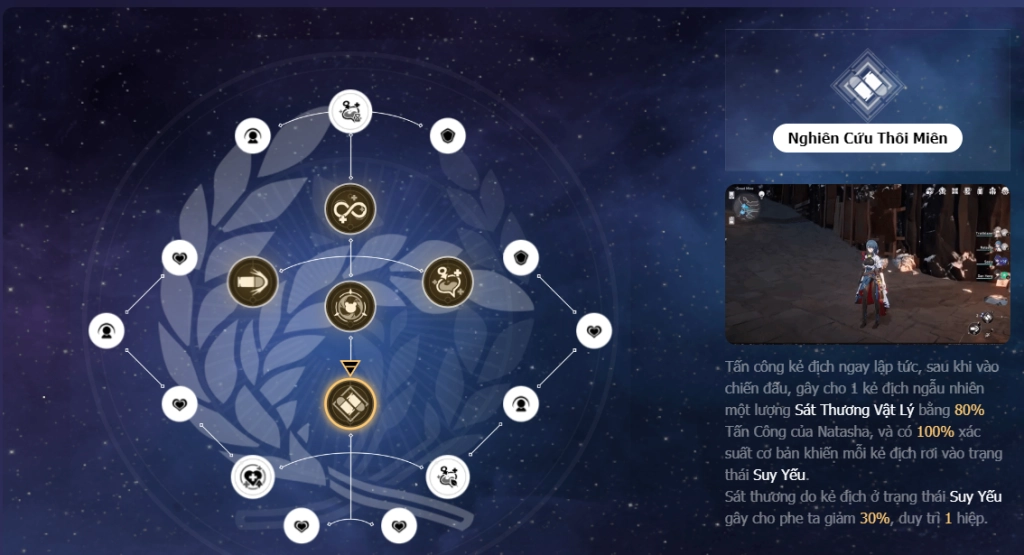
Task: Open the skill preview video thumbnail
Action: pyautogui.click(x=867, y=263)
